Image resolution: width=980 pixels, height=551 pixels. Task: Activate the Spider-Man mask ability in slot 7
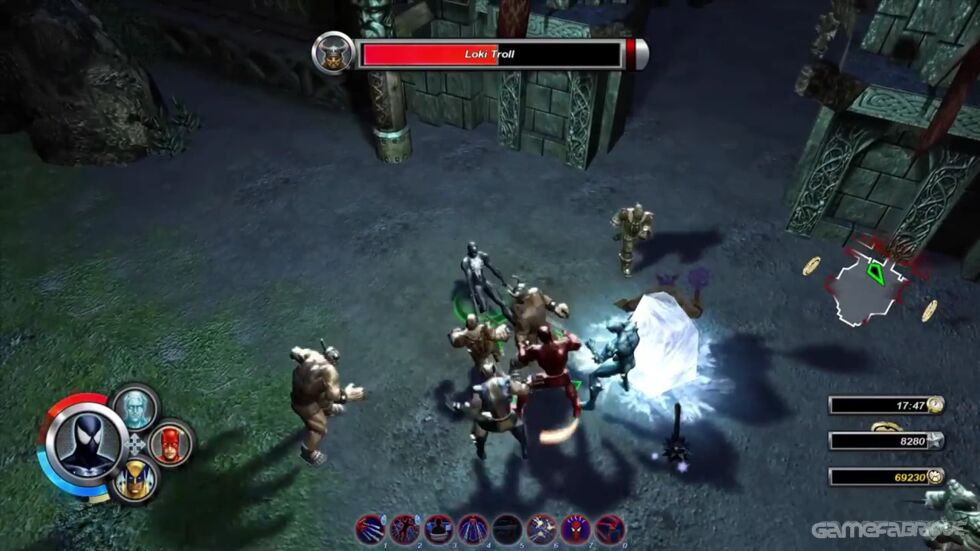[576, 528]
